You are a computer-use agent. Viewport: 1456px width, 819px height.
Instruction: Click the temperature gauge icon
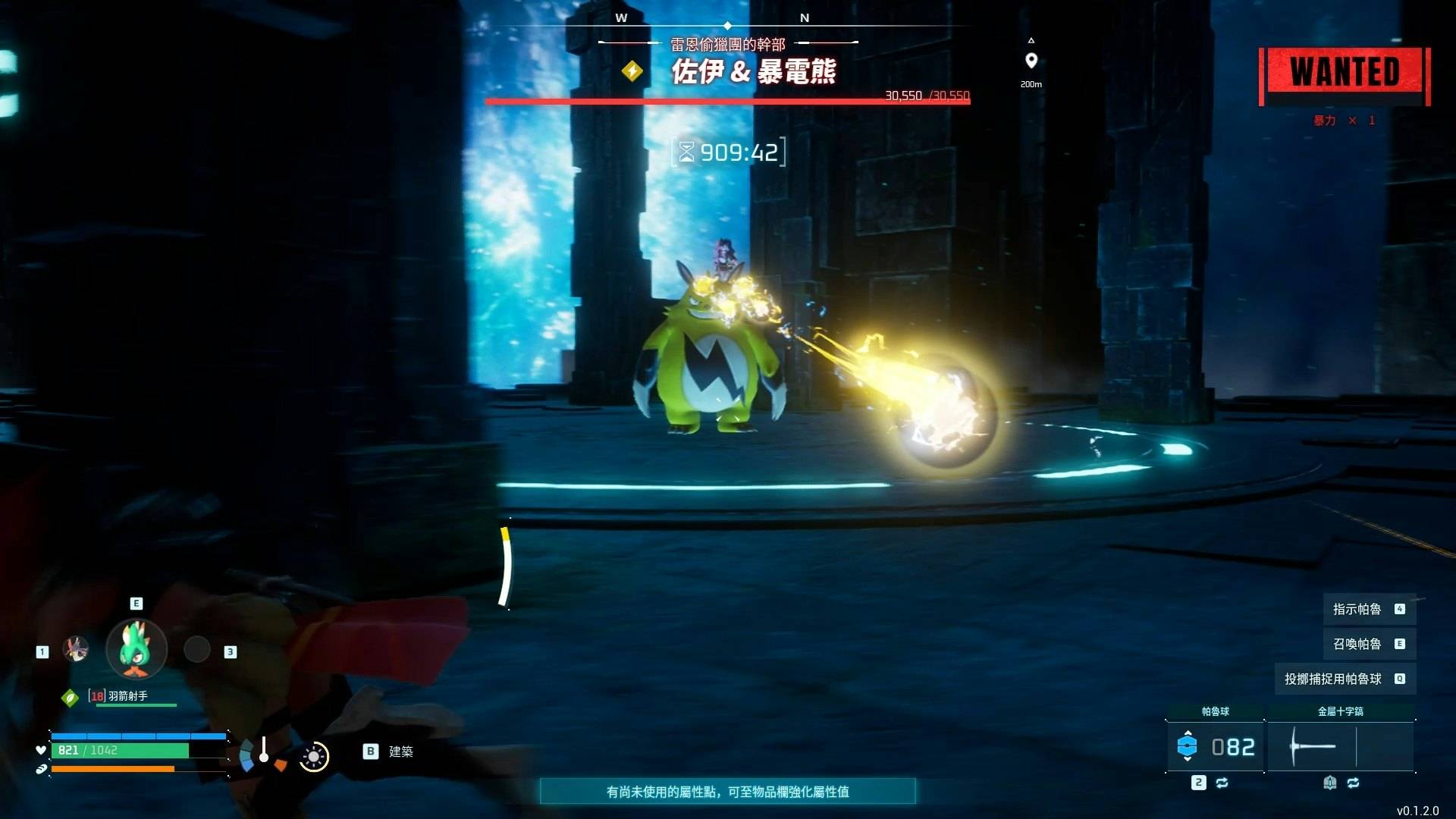[263, 753]
